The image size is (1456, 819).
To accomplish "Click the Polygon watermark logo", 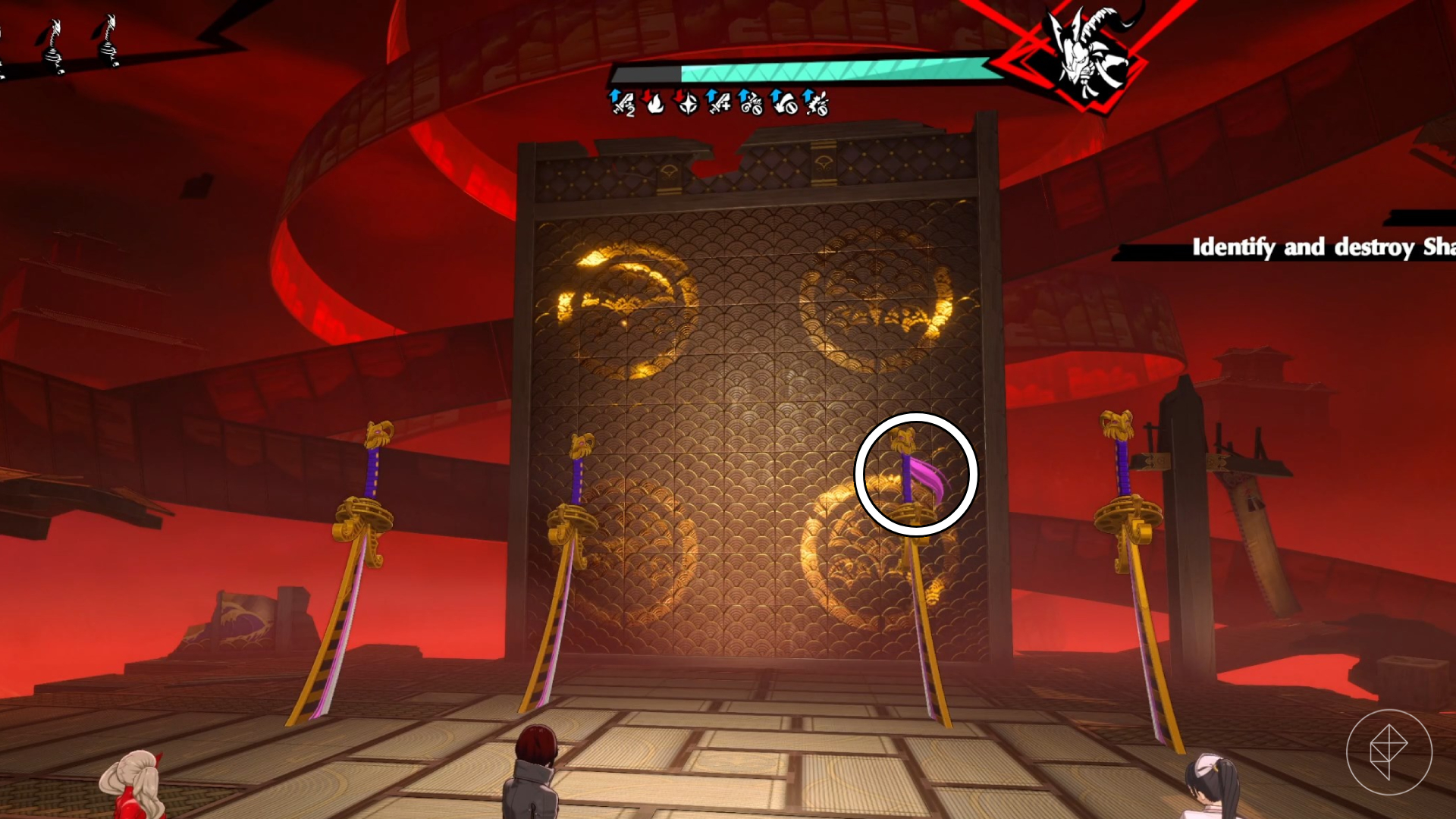I will click(x=1389, y=752).
